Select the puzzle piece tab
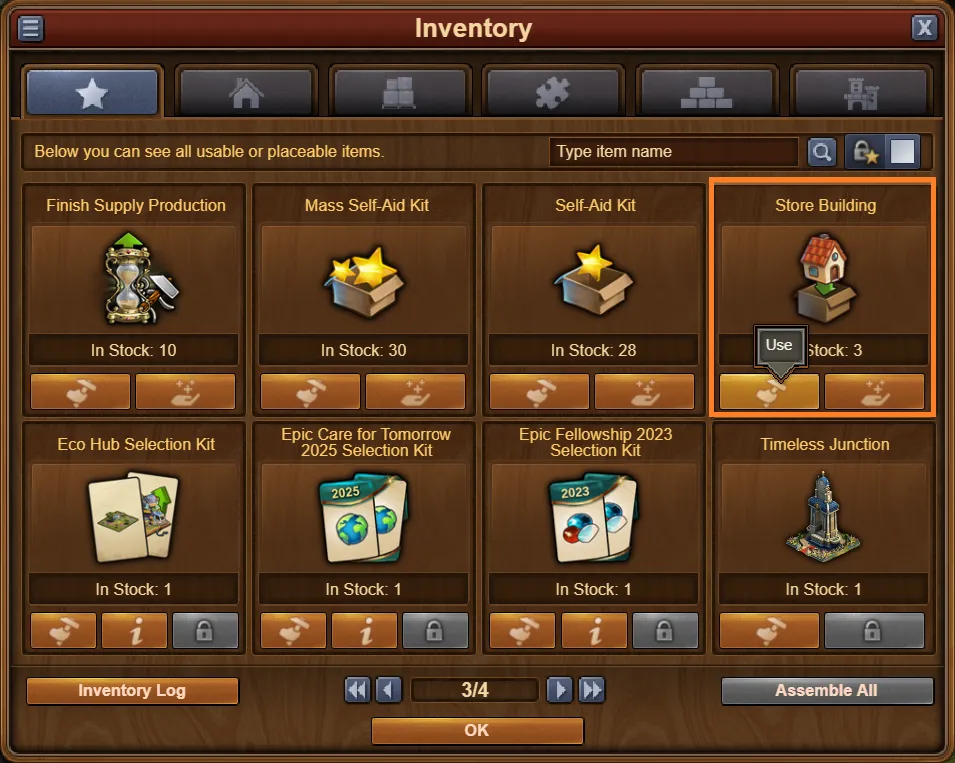955x763 pixels. pyautogui.click(x=553, y=93)
